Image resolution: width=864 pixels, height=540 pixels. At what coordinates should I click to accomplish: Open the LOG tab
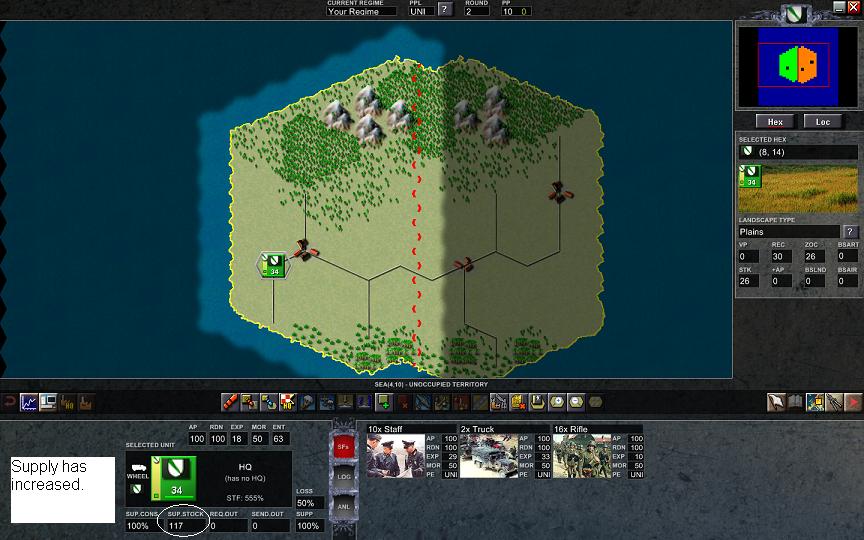342,477
